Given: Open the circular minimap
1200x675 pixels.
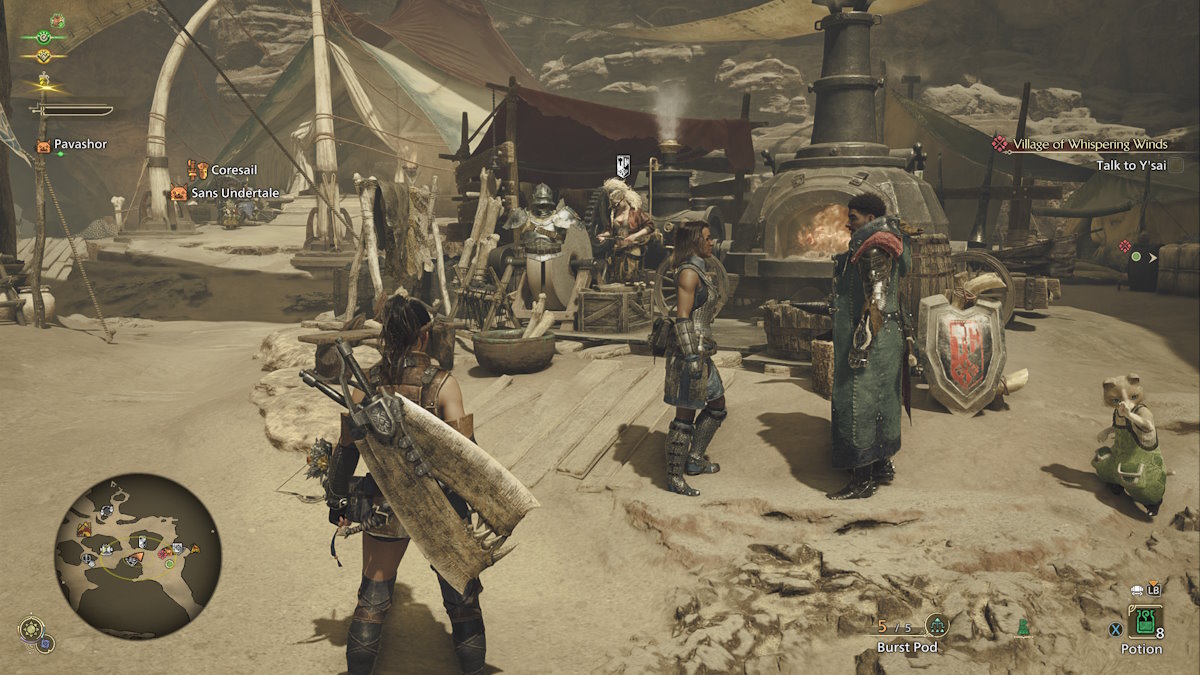Looking at the screenshot, I should point(137,555).
